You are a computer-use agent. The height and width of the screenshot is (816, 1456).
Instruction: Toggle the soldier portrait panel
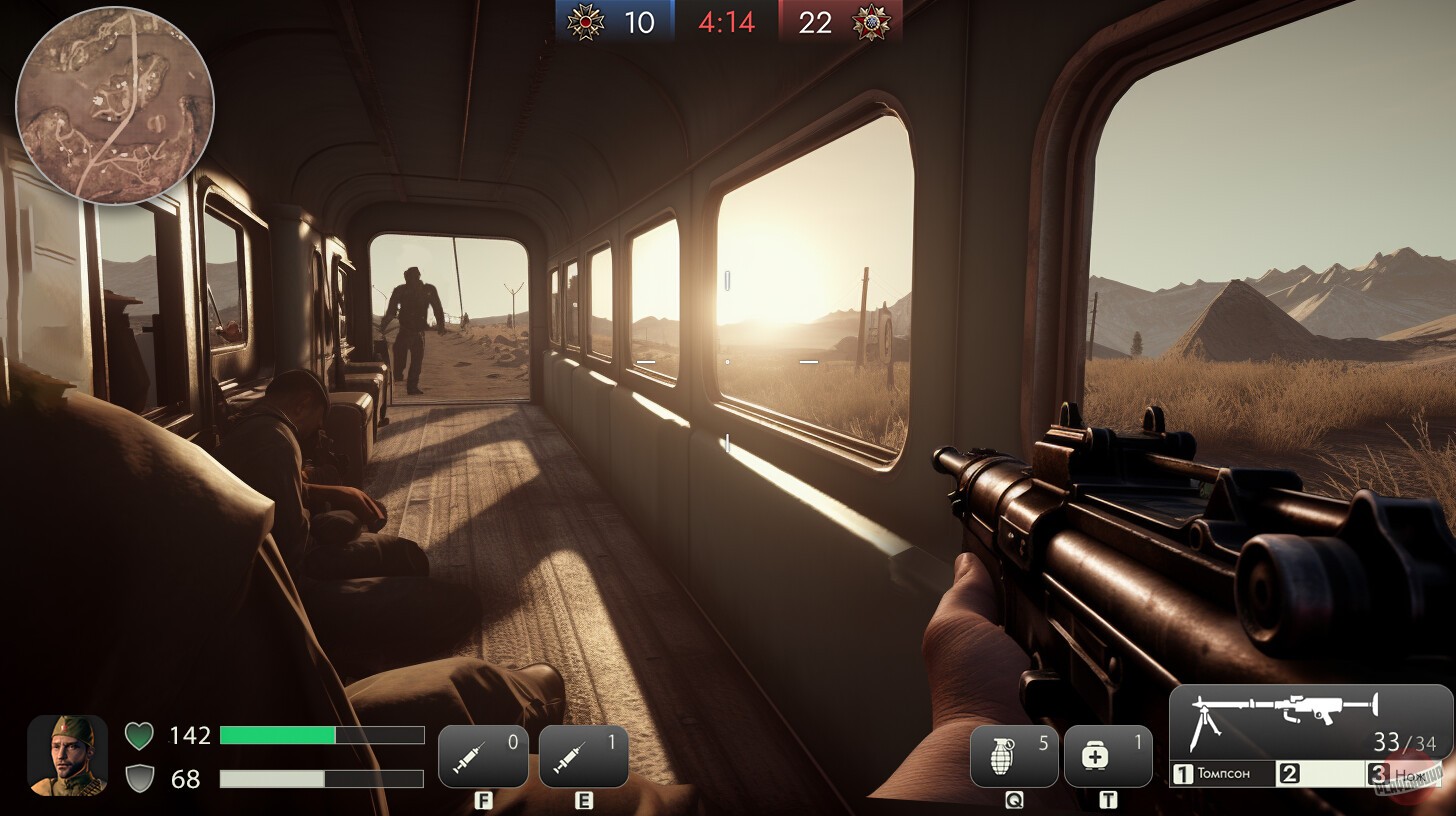tap(66, 757)
